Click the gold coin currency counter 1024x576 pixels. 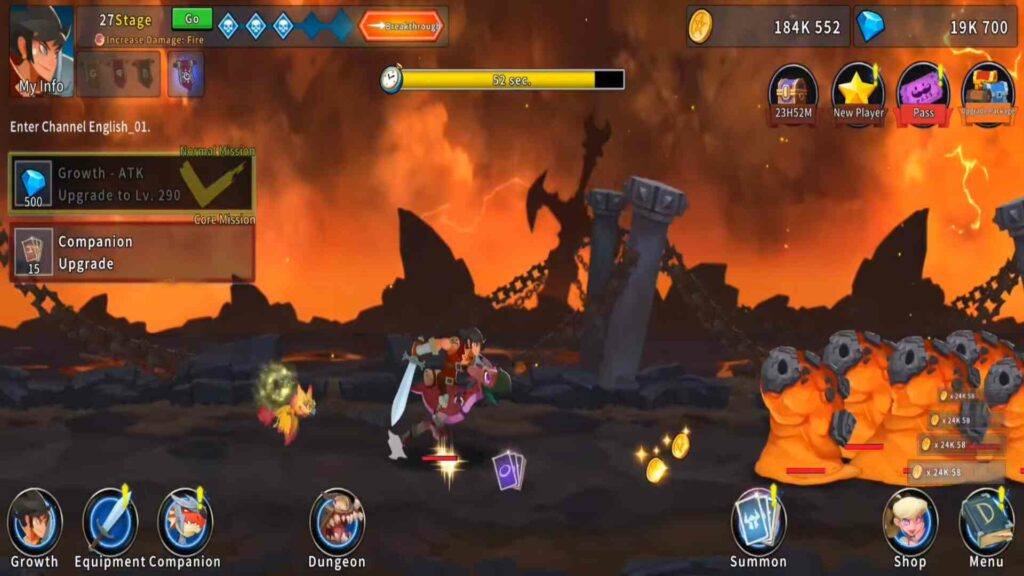767,27
